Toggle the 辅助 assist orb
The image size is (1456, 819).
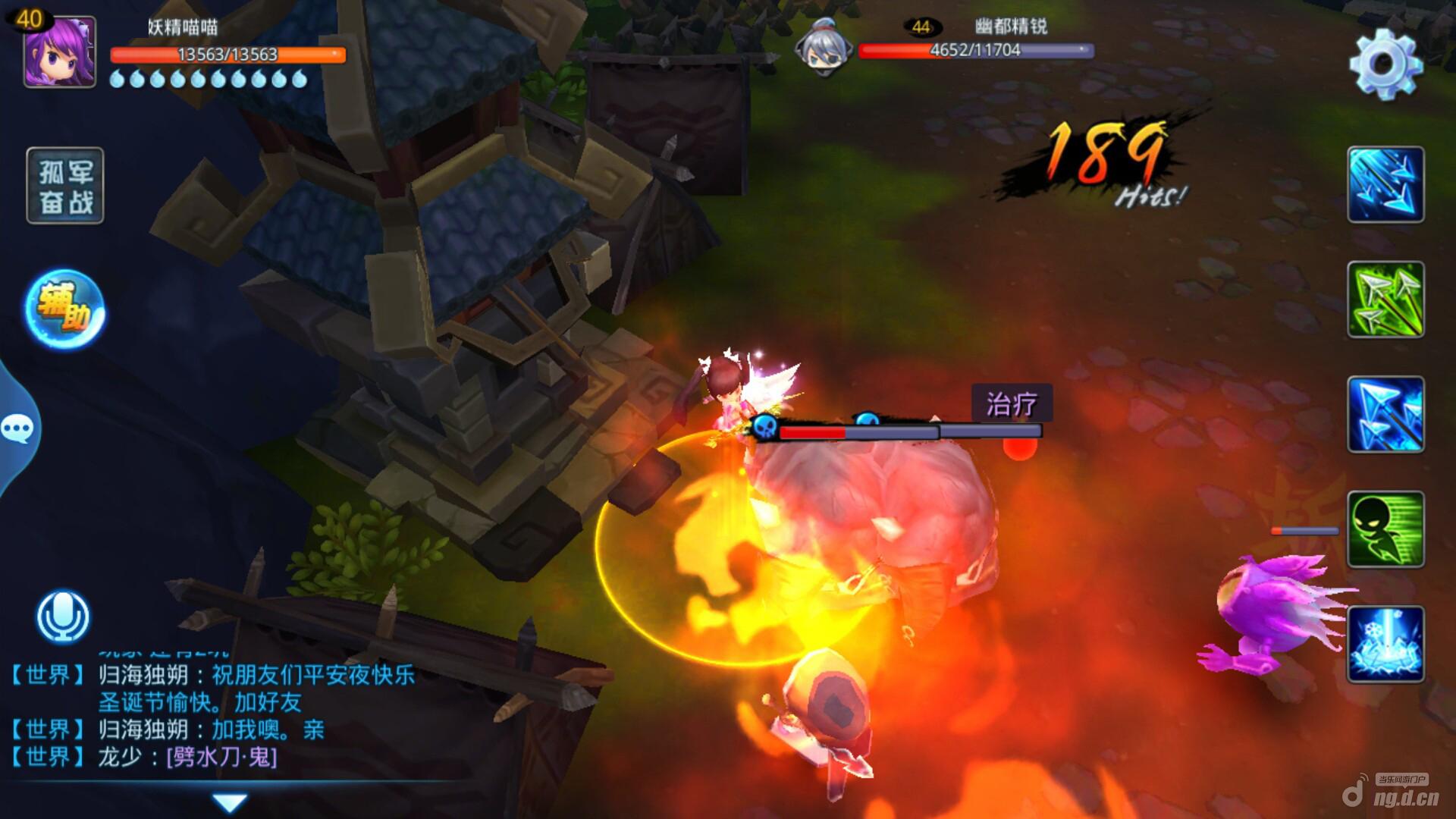pyautogui.click(x=64, y=310)
